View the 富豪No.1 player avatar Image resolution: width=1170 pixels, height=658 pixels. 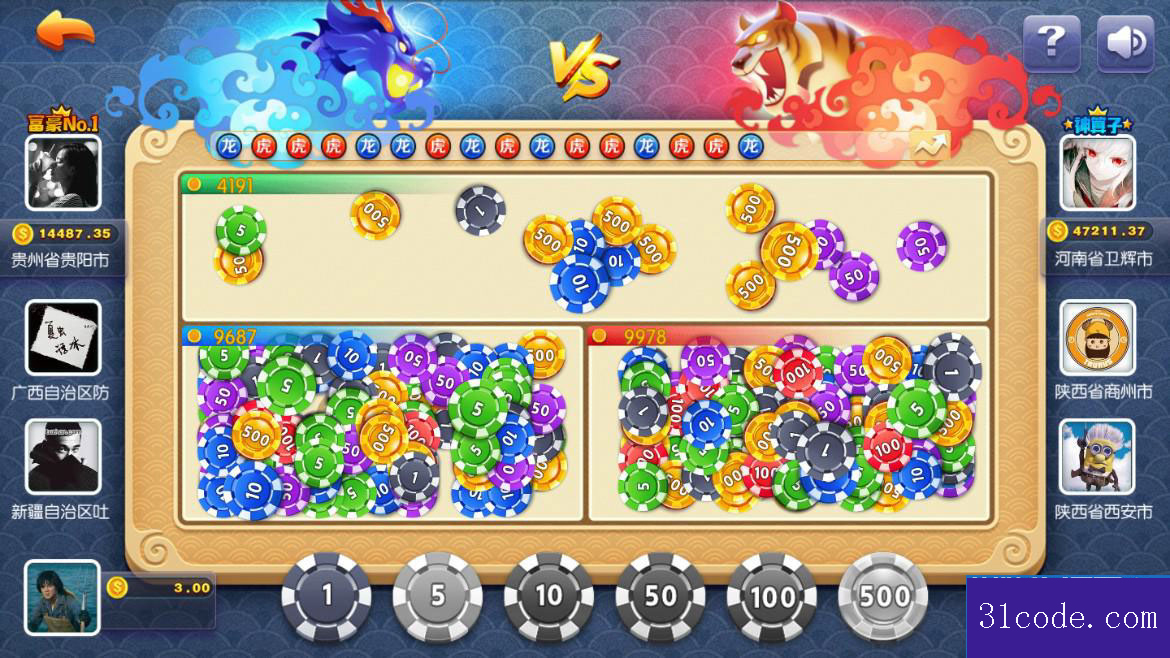click(x=63, y=173)
